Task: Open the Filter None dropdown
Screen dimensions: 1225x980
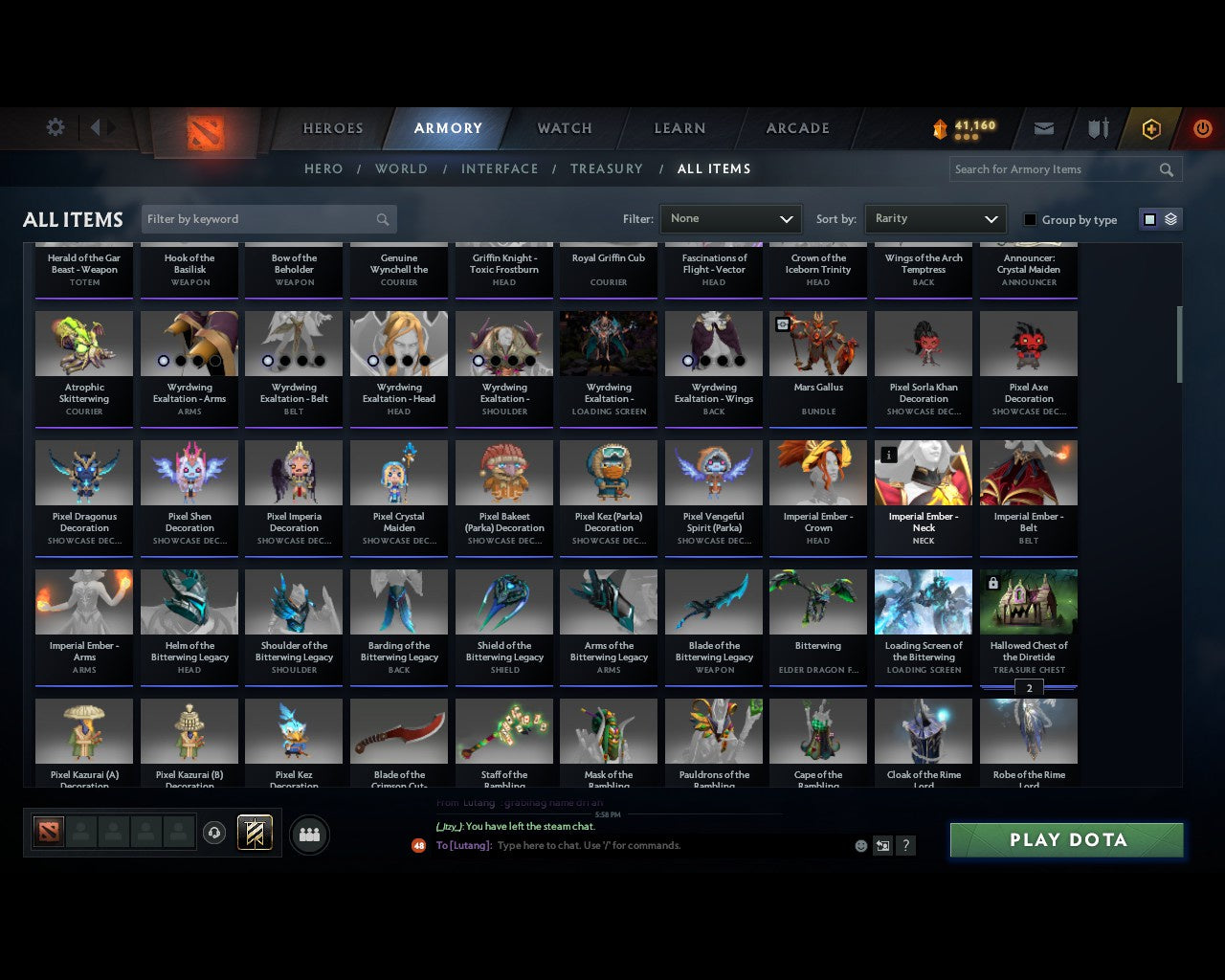Action: point(730,219)
